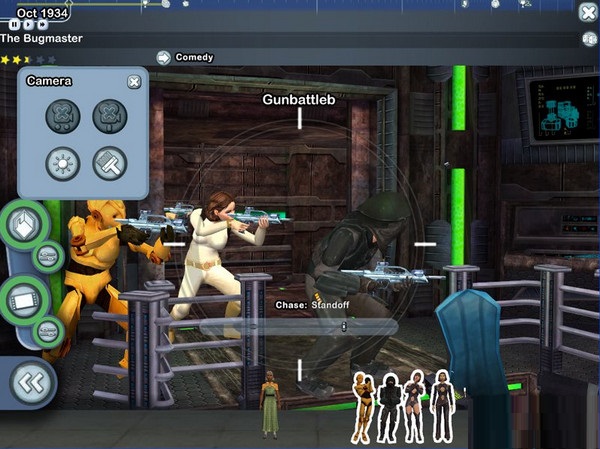The height and width of the screenshot is (449, 600).
Task: Select the yellow robot cast silhouette
Action: pos(362,405)
